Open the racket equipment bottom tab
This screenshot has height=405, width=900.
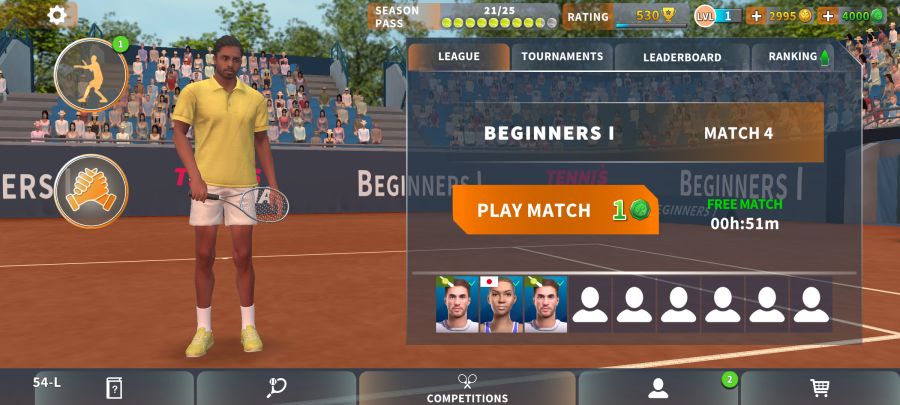click(277, 388)
